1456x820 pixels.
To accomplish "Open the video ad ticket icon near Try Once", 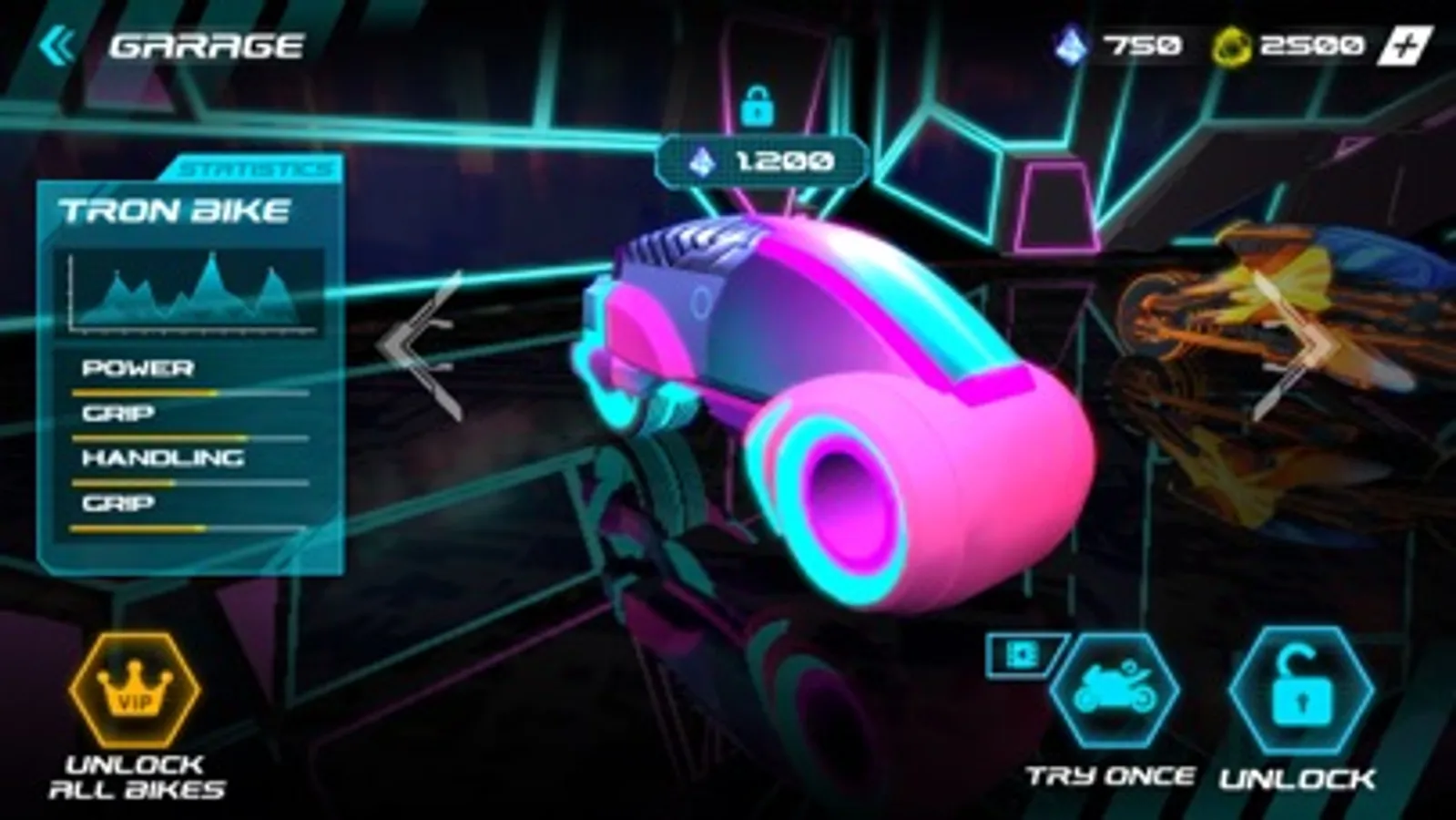I will pyautogui.click(x=1022, y=654).
